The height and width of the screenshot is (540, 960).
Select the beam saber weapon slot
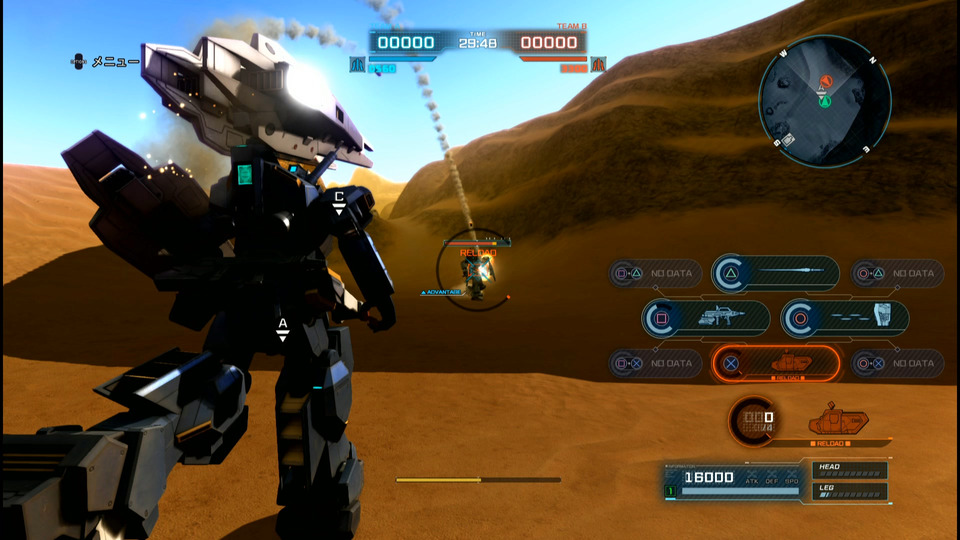pos(776,273)
